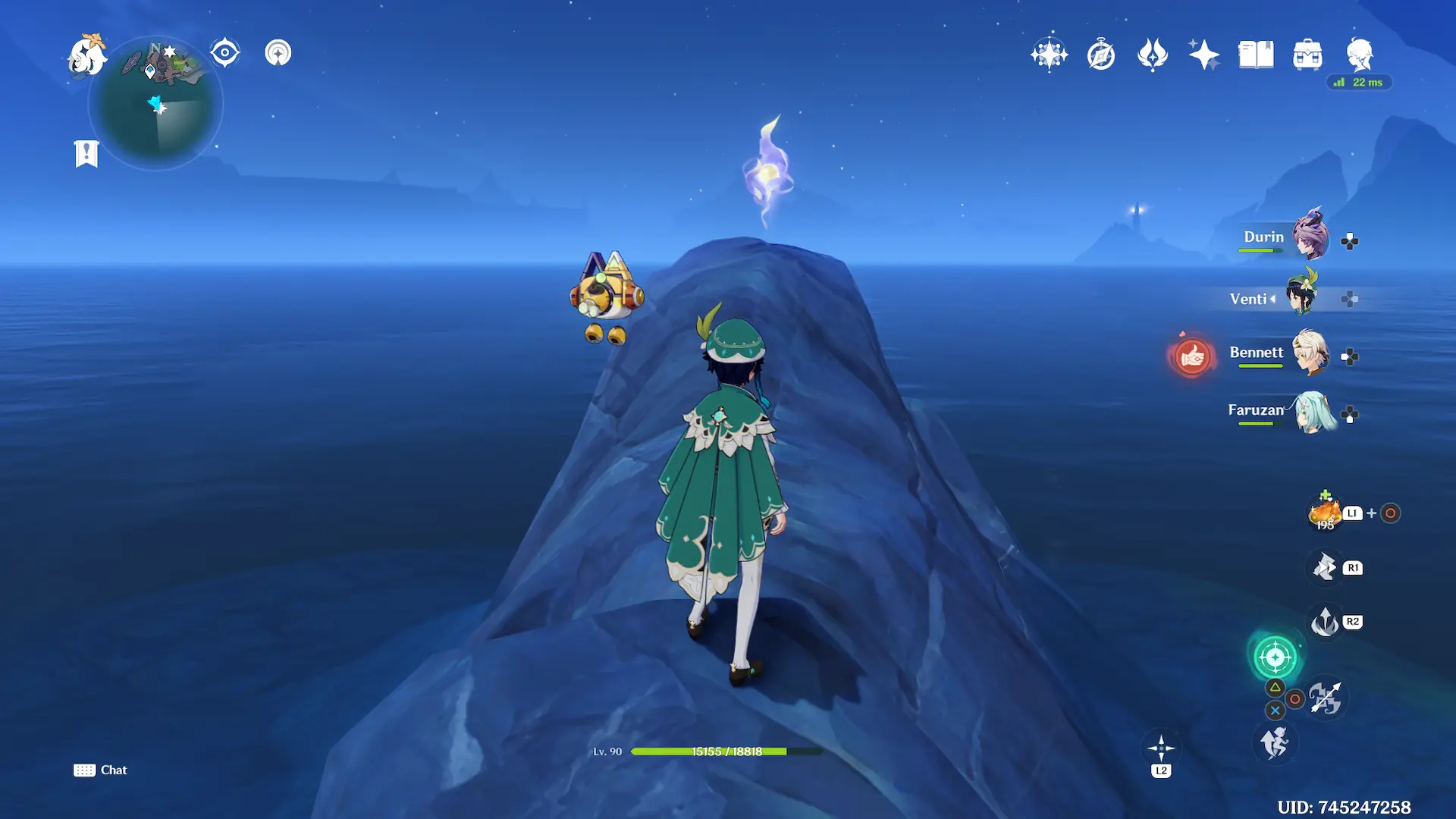Open the circular minimap
1456x819 pixels.
(156, 104)
